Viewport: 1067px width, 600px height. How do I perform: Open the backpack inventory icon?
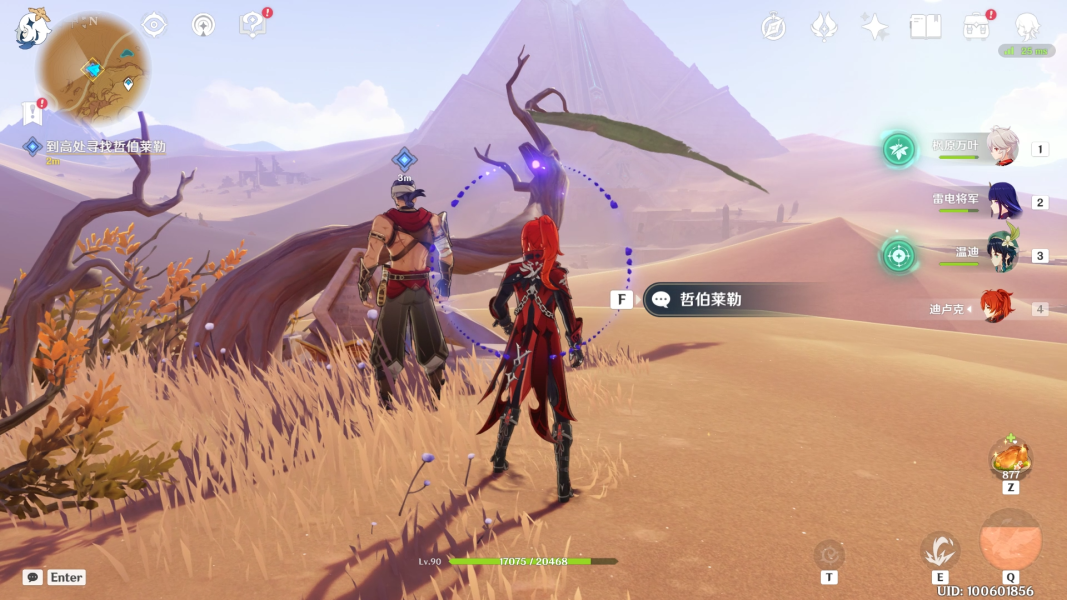click(x=976, y=27)
